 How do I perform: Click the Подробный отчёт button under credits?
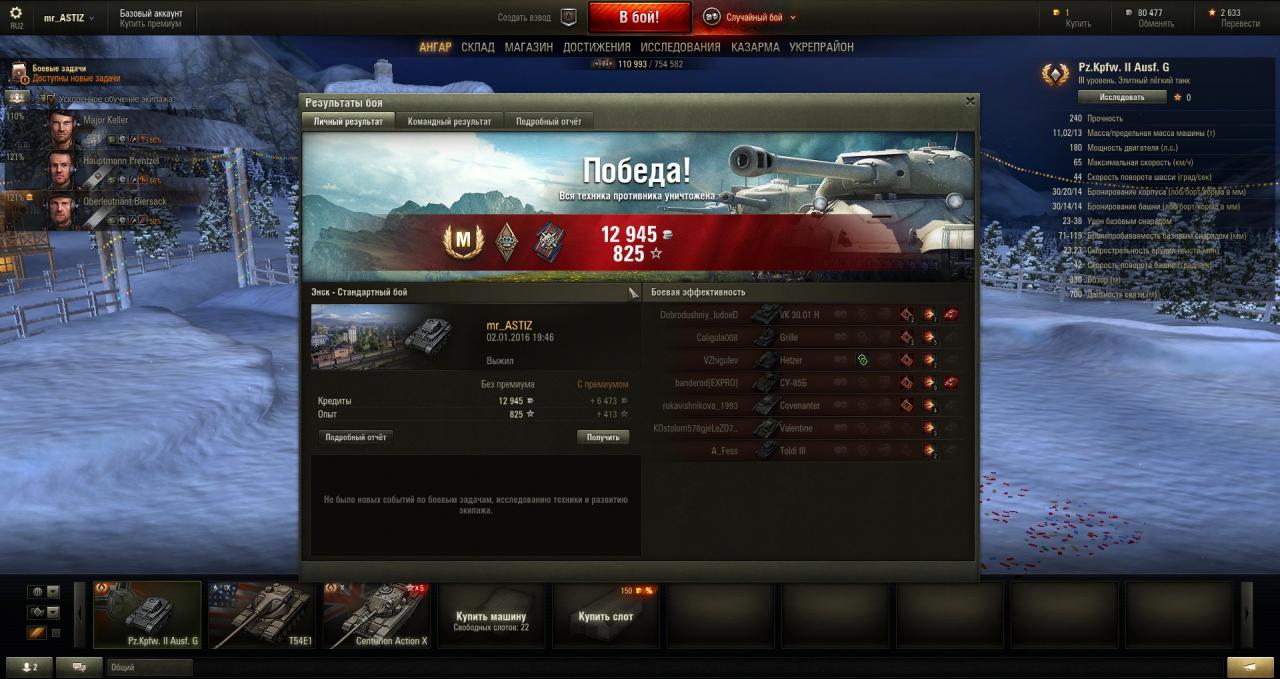(355, 437)
